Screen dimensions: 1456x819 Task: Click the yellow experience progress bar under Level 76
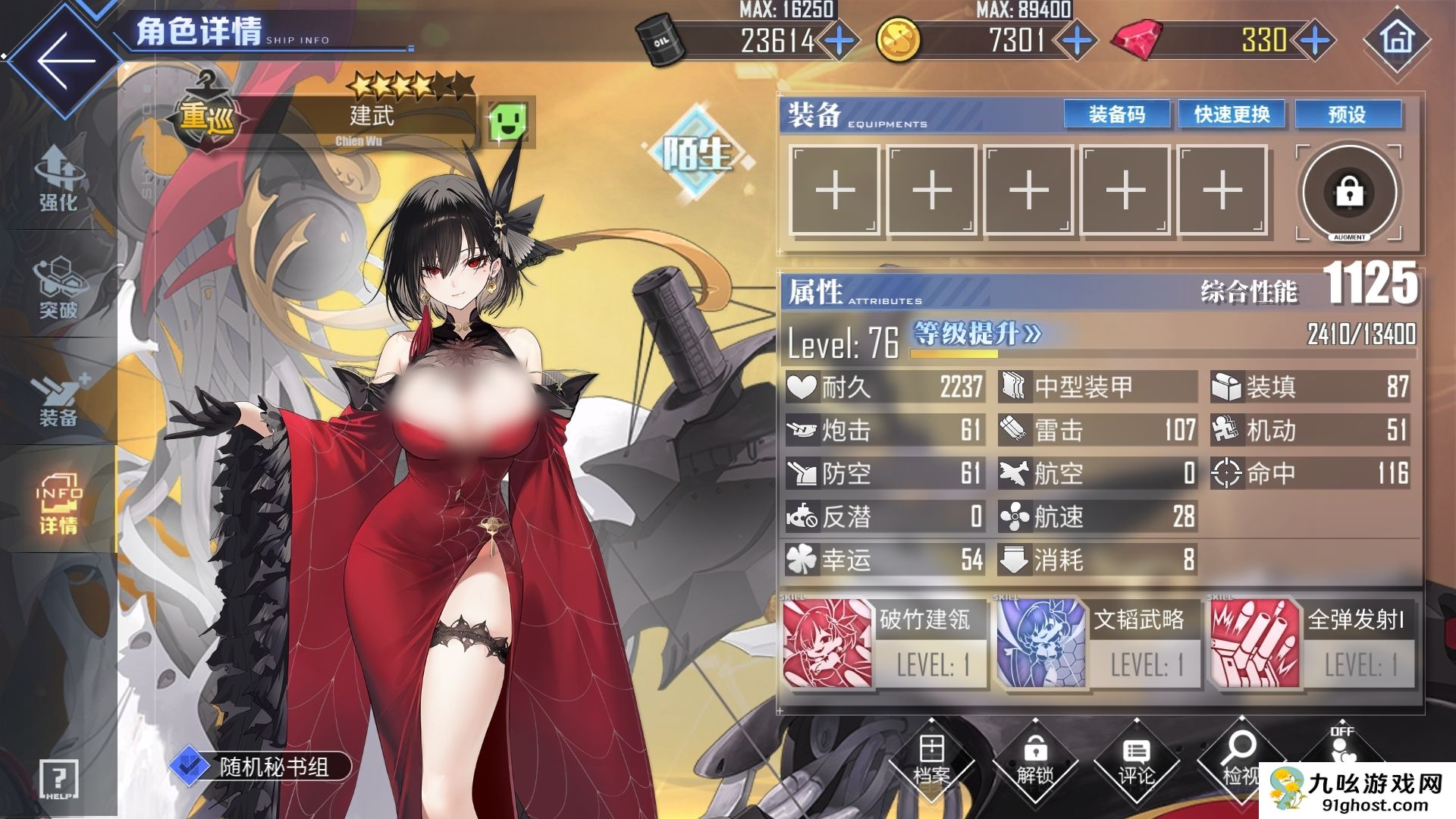click(952, 353)
